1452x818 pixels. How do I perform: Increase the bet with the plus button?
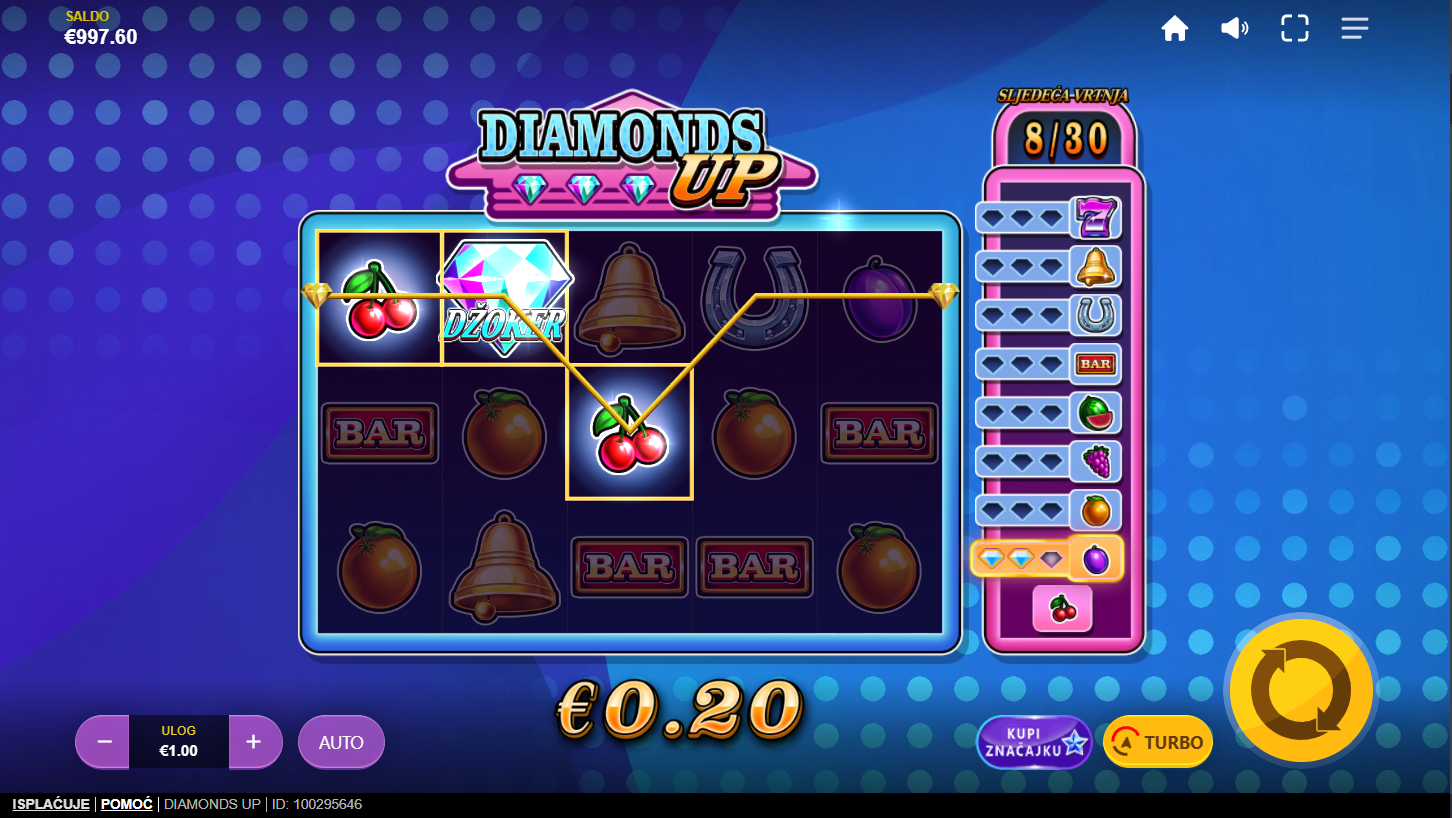coord(254,742)
